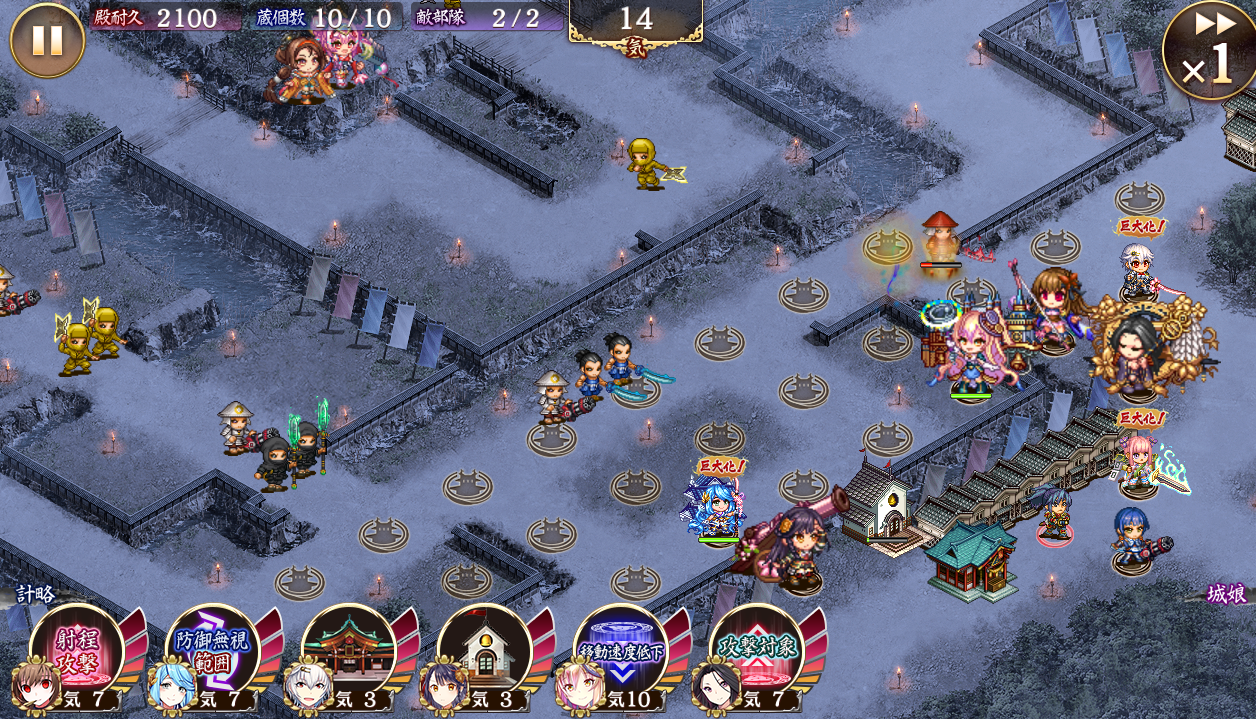
Task: Pause the battle with the pause button
Action: tap(47, 41)
